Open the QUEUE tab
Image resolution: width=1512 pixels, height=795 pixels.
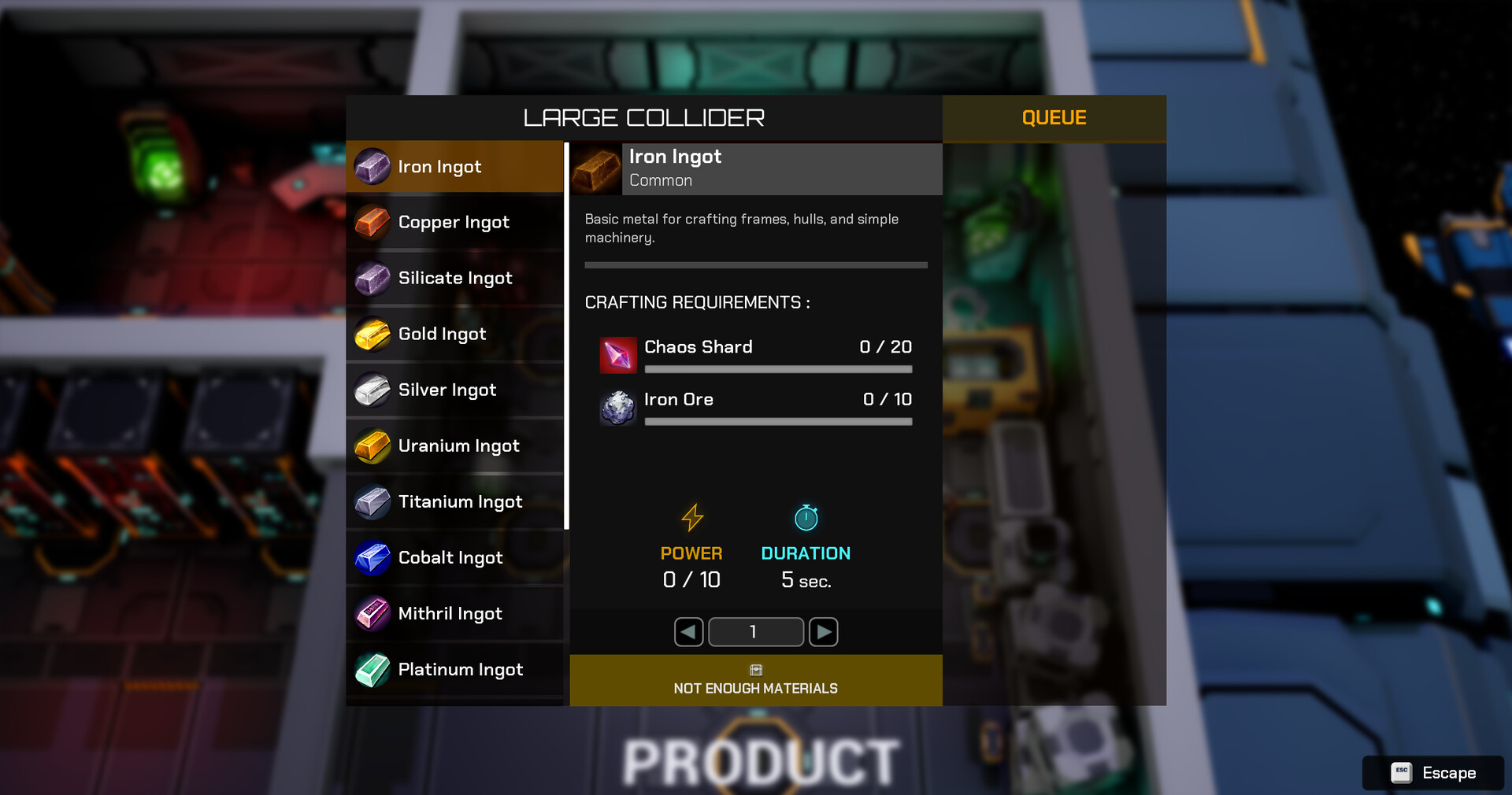tap(1054, 118)
